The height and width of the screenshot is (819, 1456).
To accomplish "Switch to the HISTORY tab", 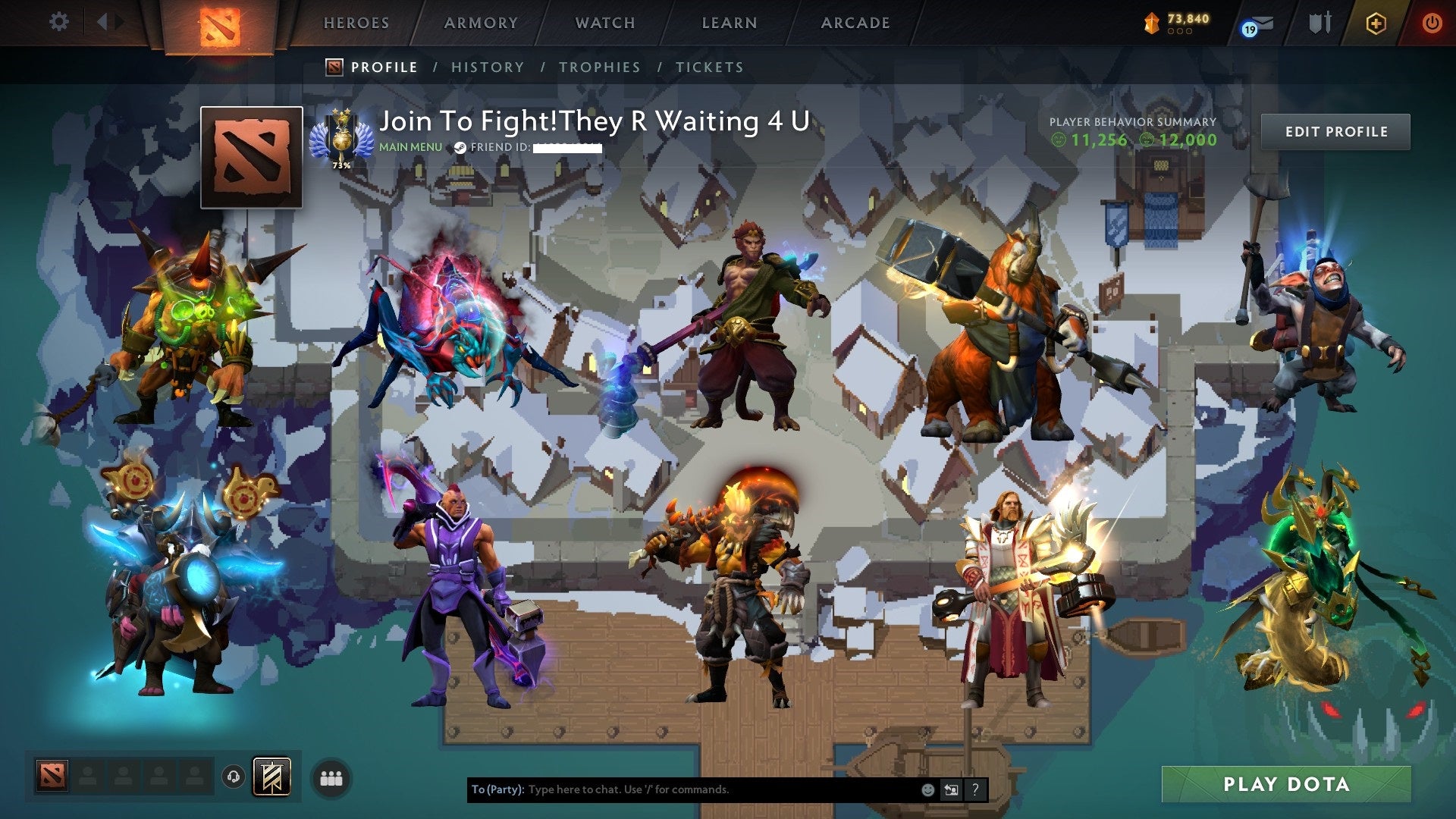I will (487, 67).
